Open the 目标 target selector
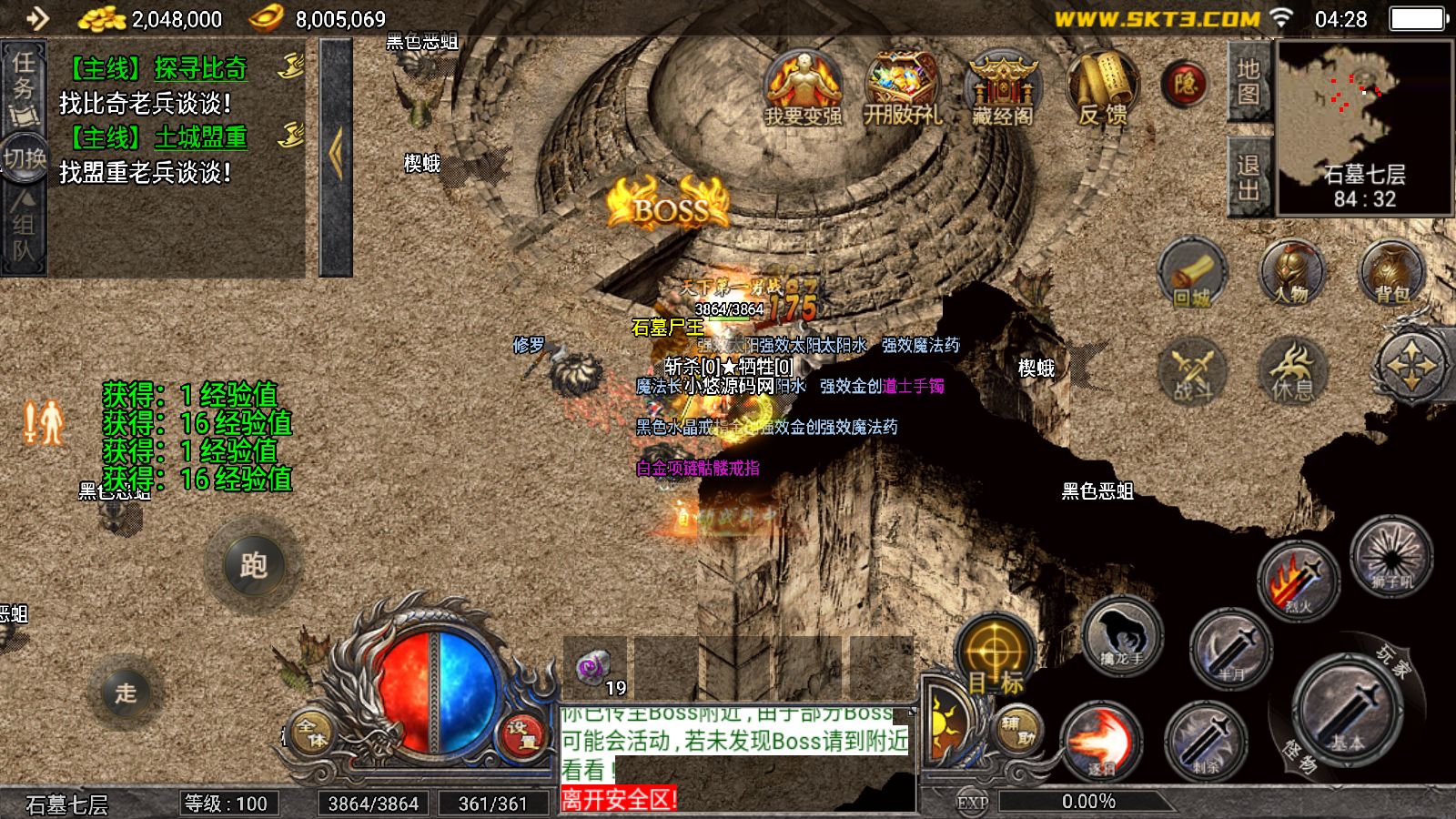 [996, 657]
